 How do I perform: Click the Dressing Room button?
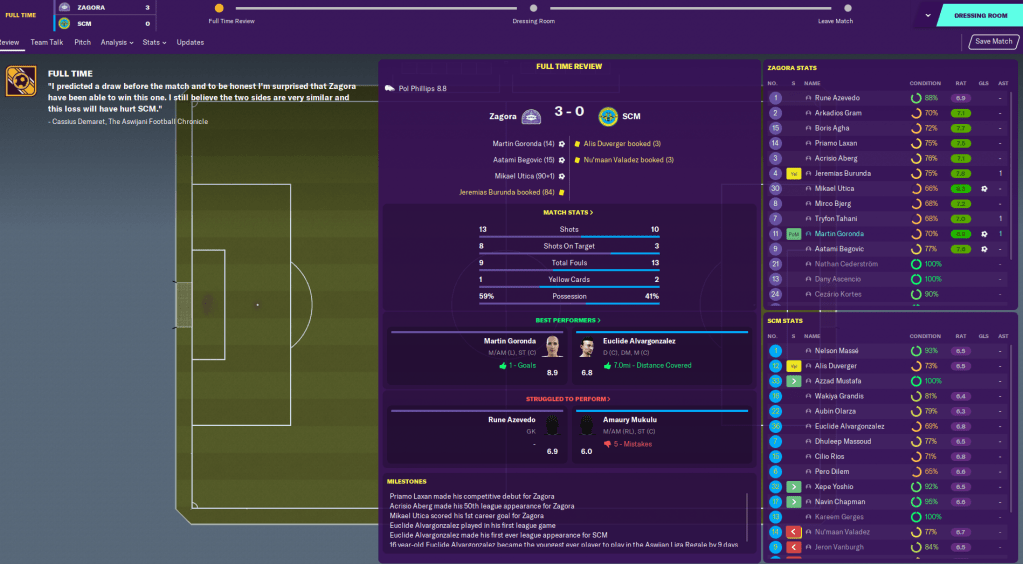coord(980,15)
